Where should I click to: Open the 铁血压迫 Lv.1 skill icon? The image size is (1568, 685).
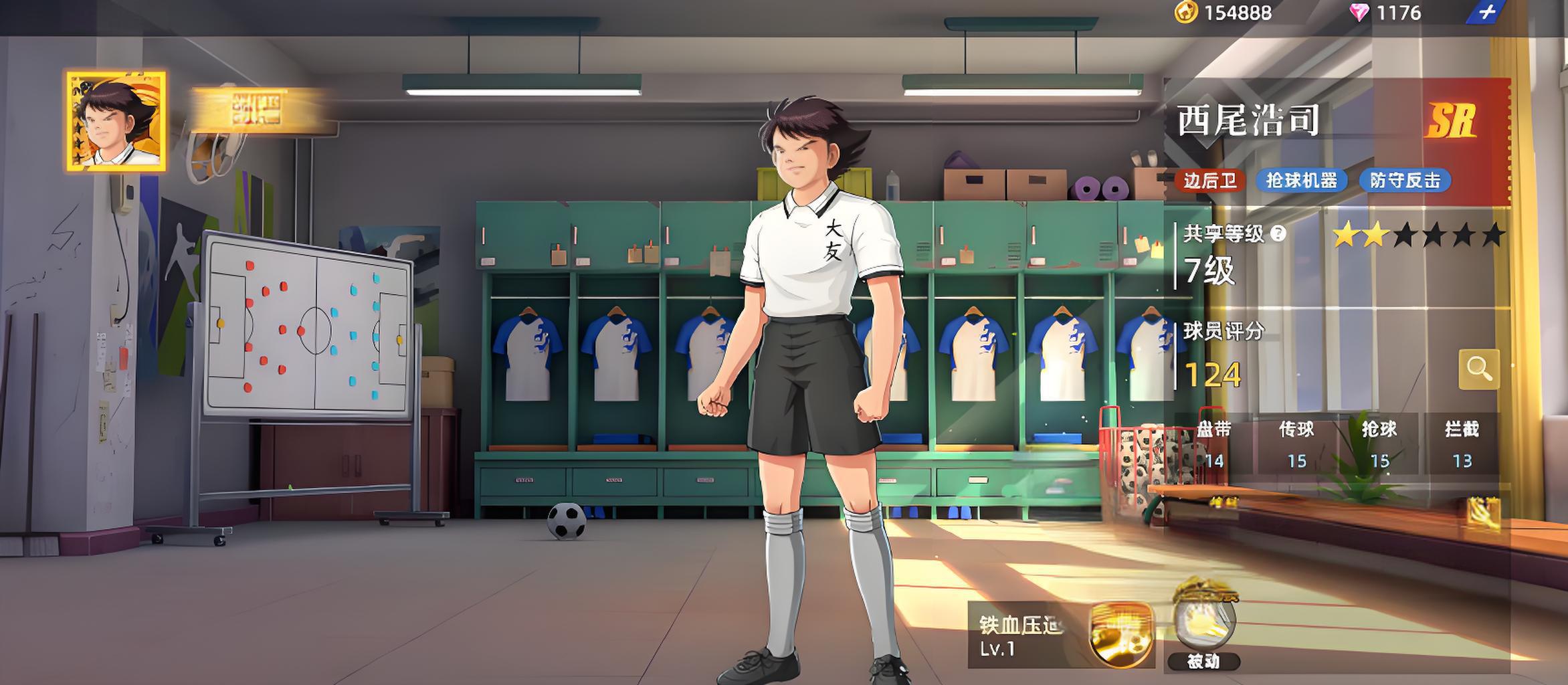pyautogui.click(x=1121, y=635)
